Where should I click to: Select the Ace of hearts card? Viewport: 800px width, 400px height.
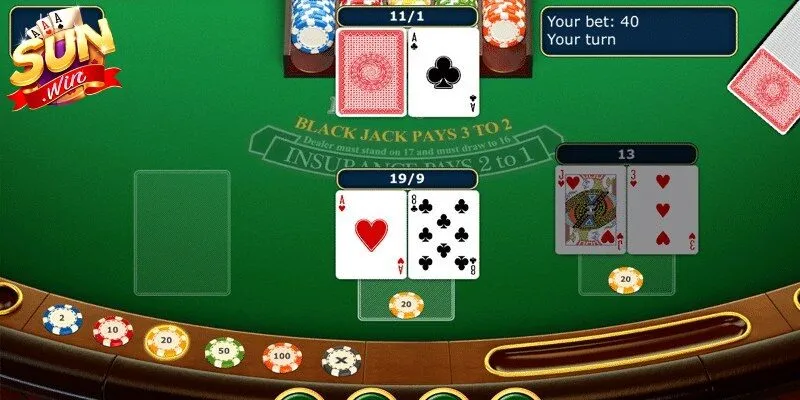[x=370, y=234]
